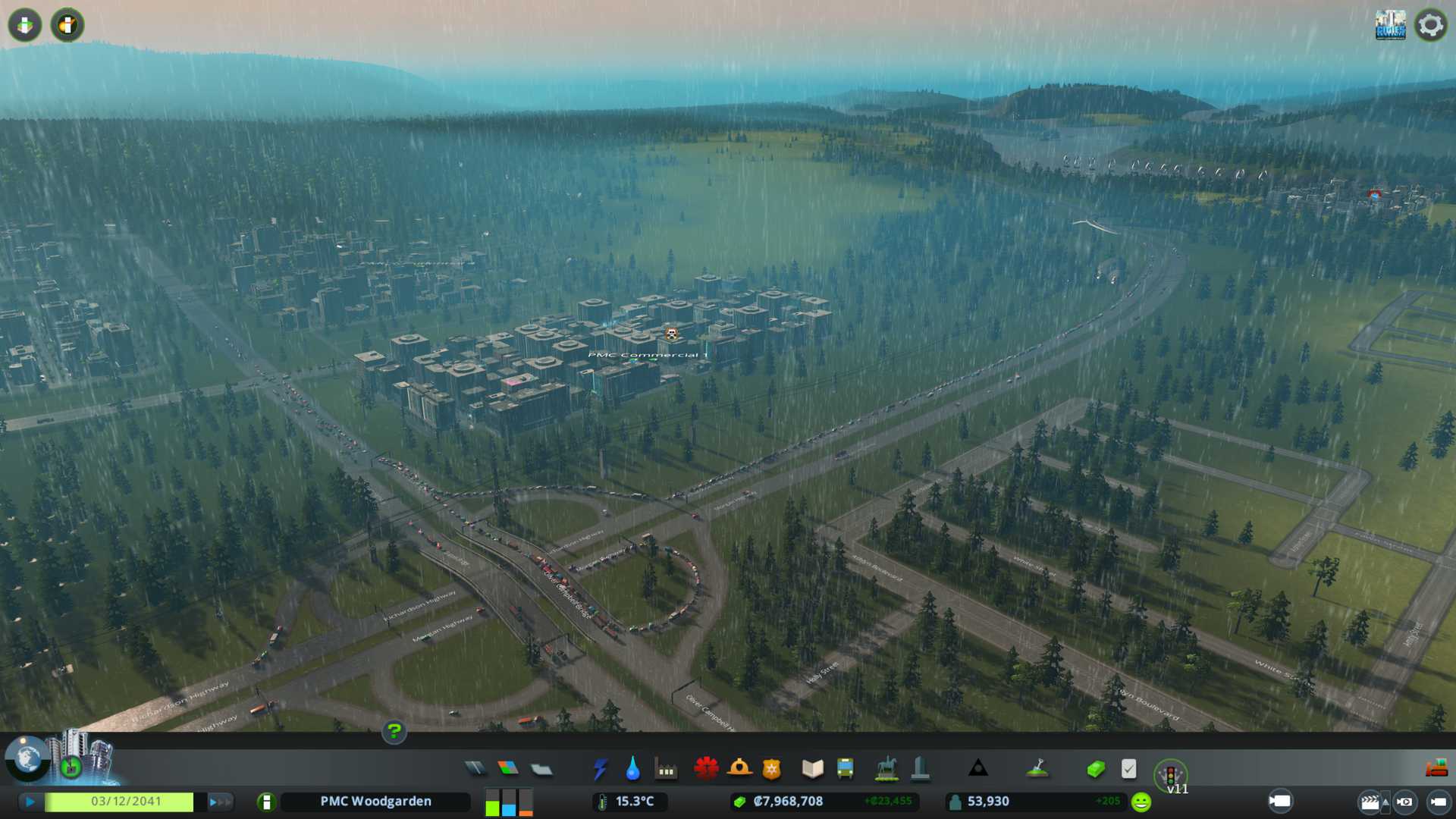Open the Districts tool

(x=541, y=769)
